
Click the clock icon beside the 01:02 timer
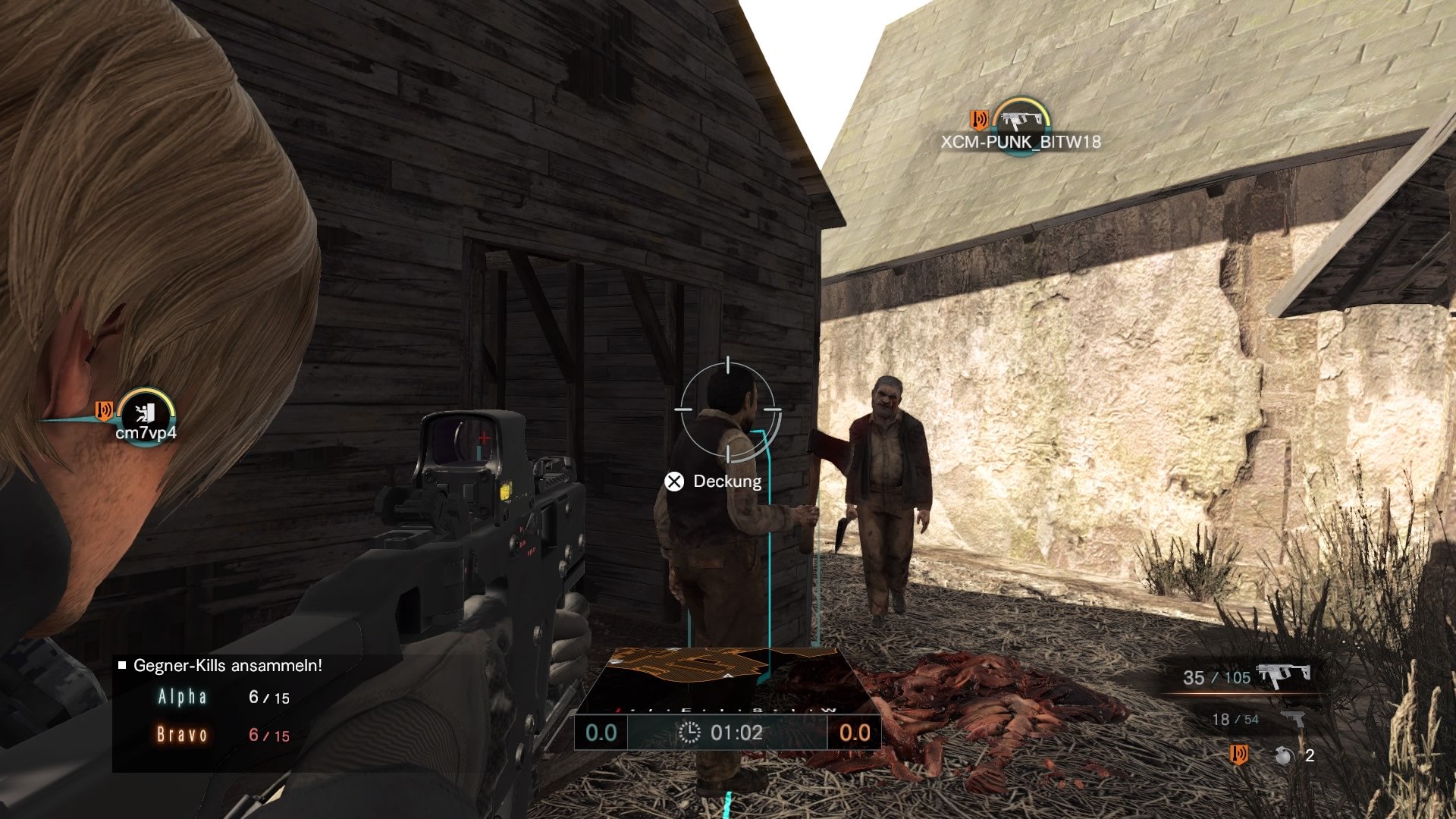690,733
